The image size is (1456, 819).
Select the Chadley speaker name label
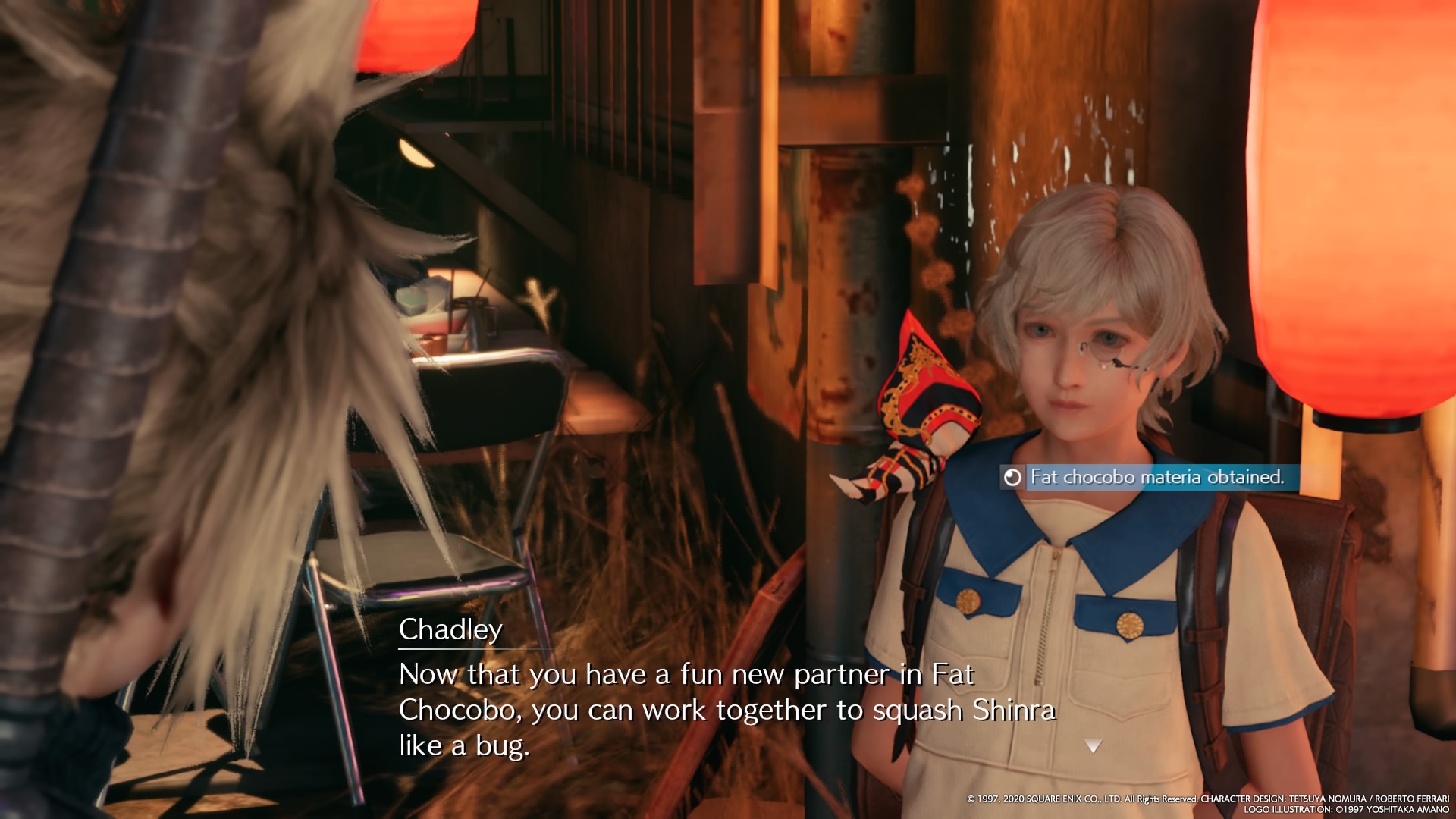452,629
